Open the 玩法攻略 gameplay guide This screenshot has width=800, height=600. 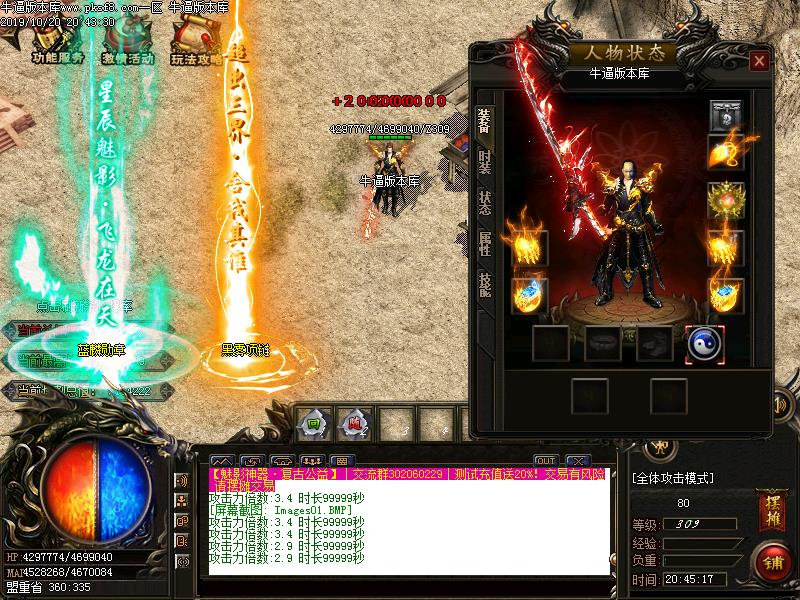click(x=196, y=43)
